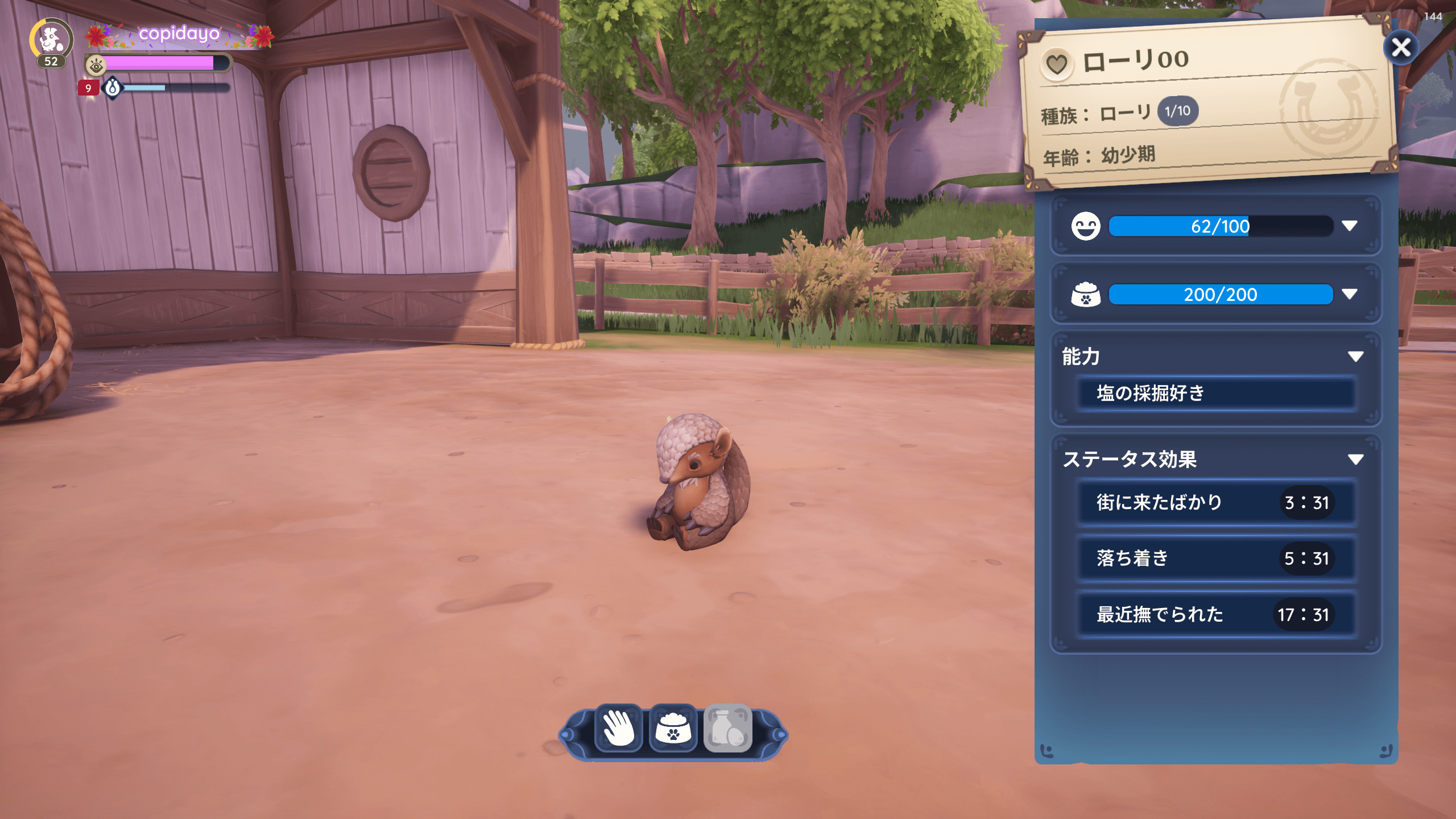The width and height of the screenshot is (1456, 819).
Task: Select the 街に来たばかり status effect
Action: [1216, 503]
